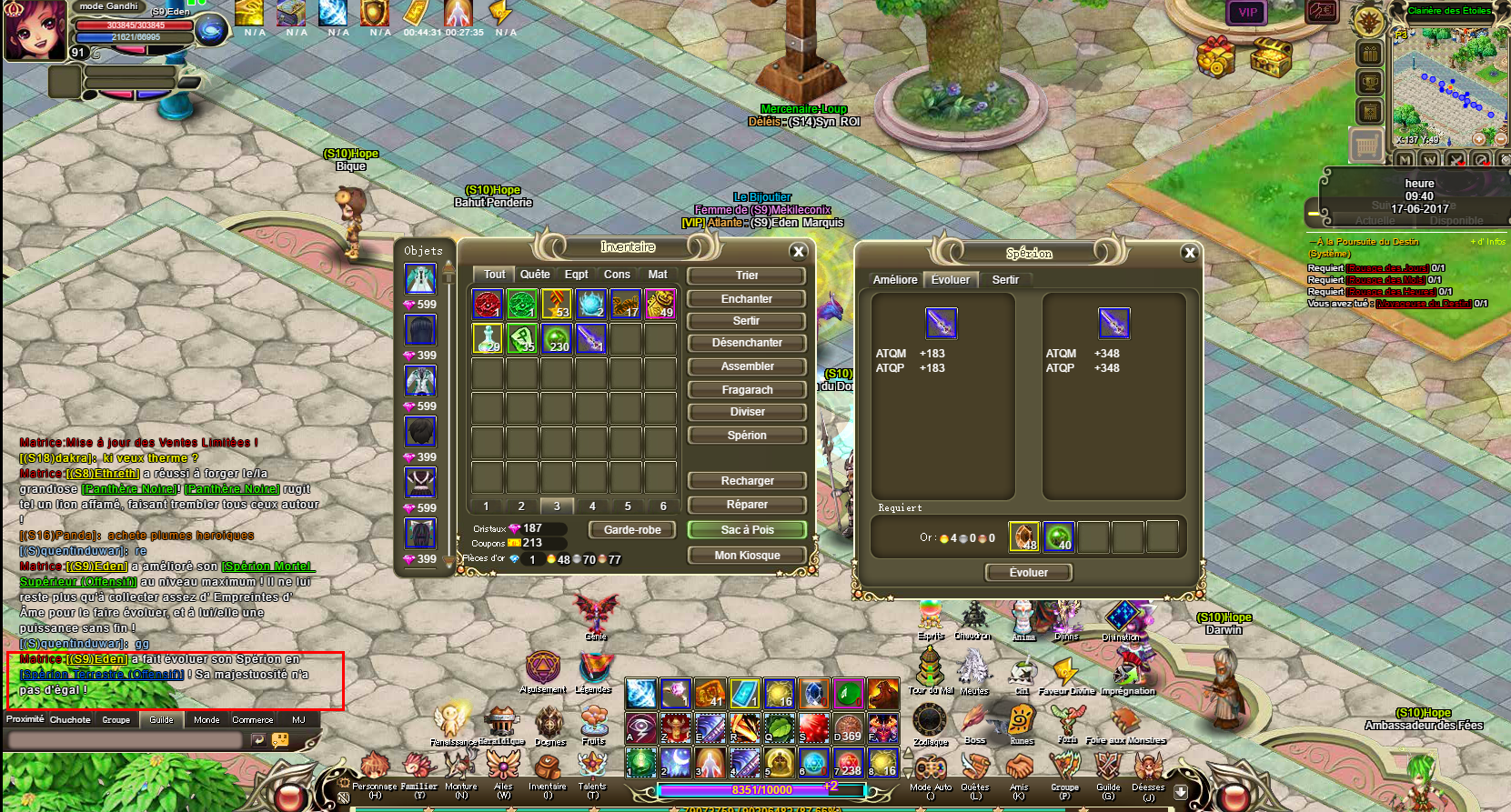Open the Sac à Pois bag

point(747,530)
